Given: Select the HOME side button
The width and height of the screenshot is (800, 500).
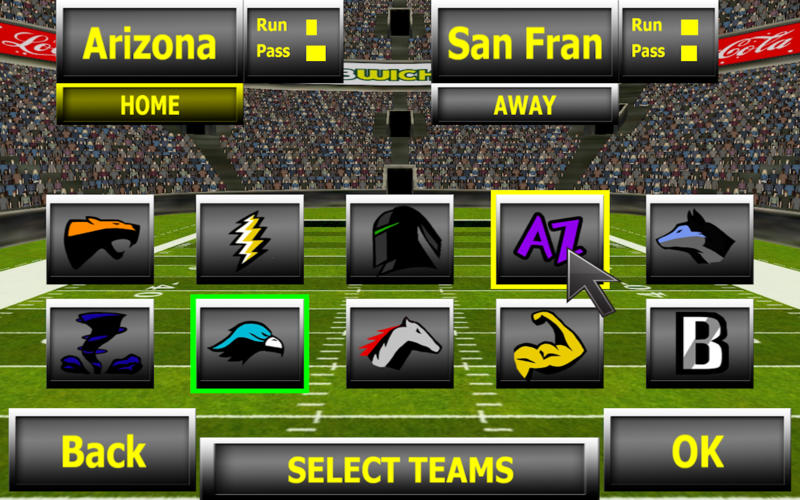Looking at the screenshot, I should pos(149,105).
